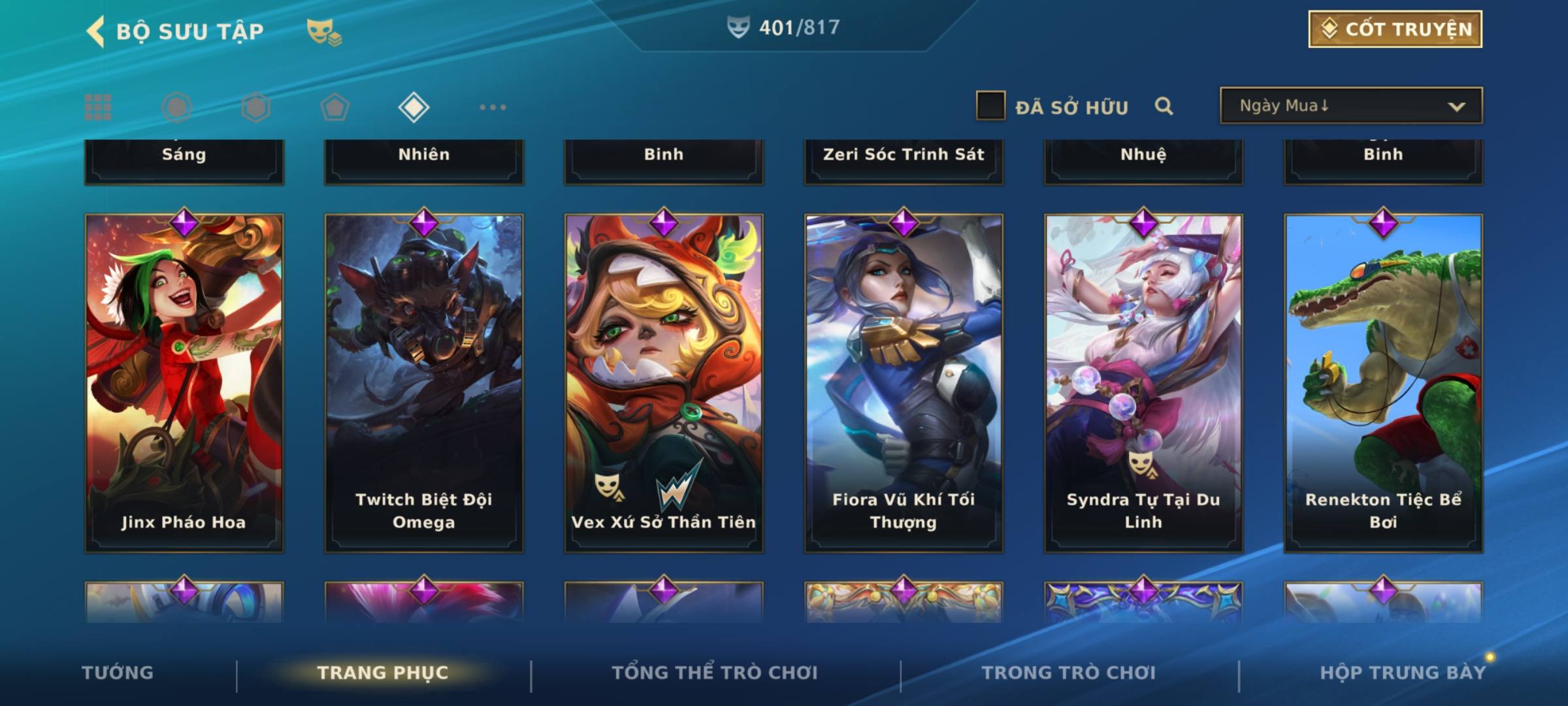Toggle the Đã Sở Hữu checkbox
1568x706 pixels.
pyautogui.click(x=990, y=106)
